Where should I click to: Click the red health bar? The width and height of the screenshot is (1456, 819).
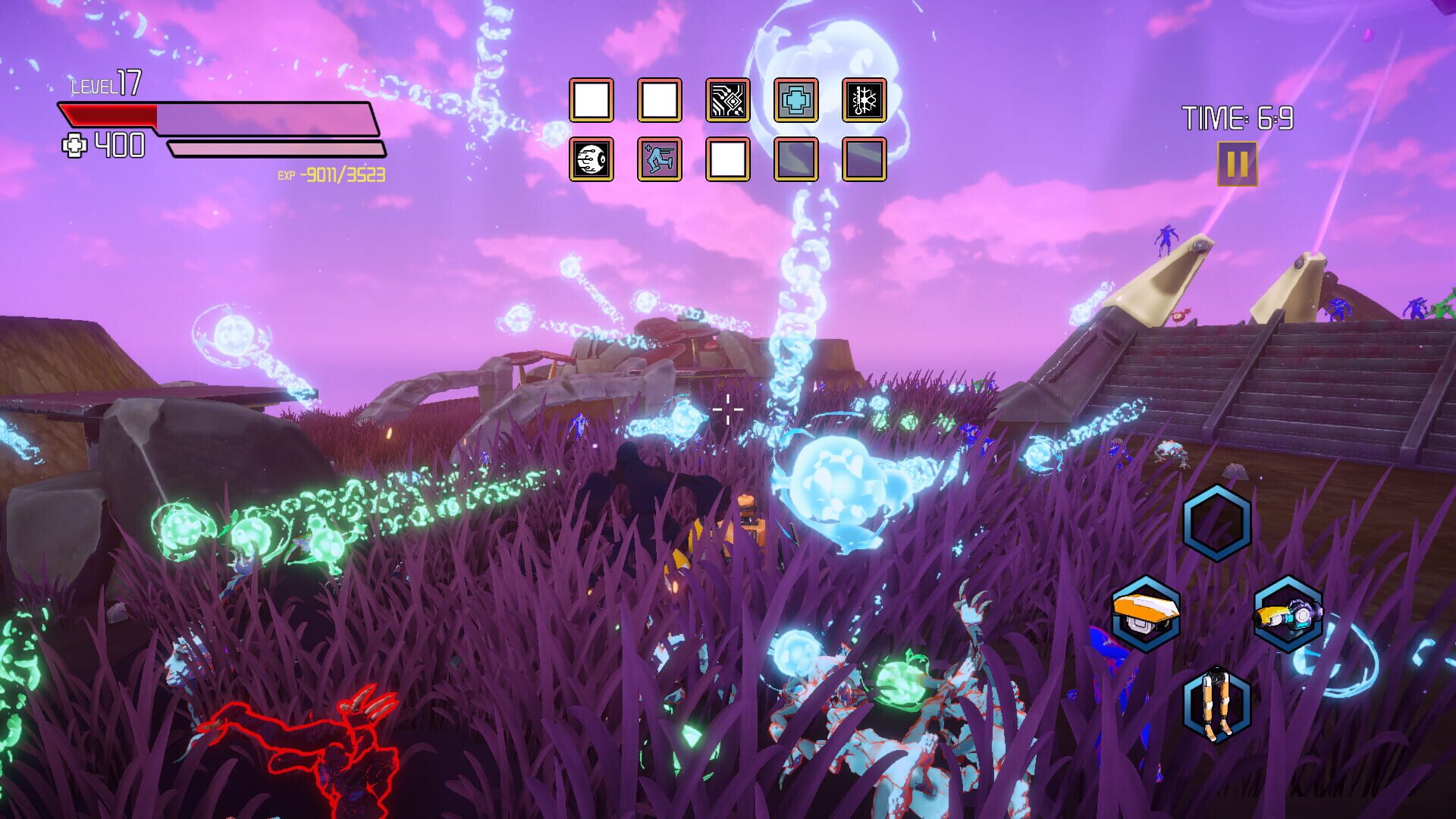110,115
